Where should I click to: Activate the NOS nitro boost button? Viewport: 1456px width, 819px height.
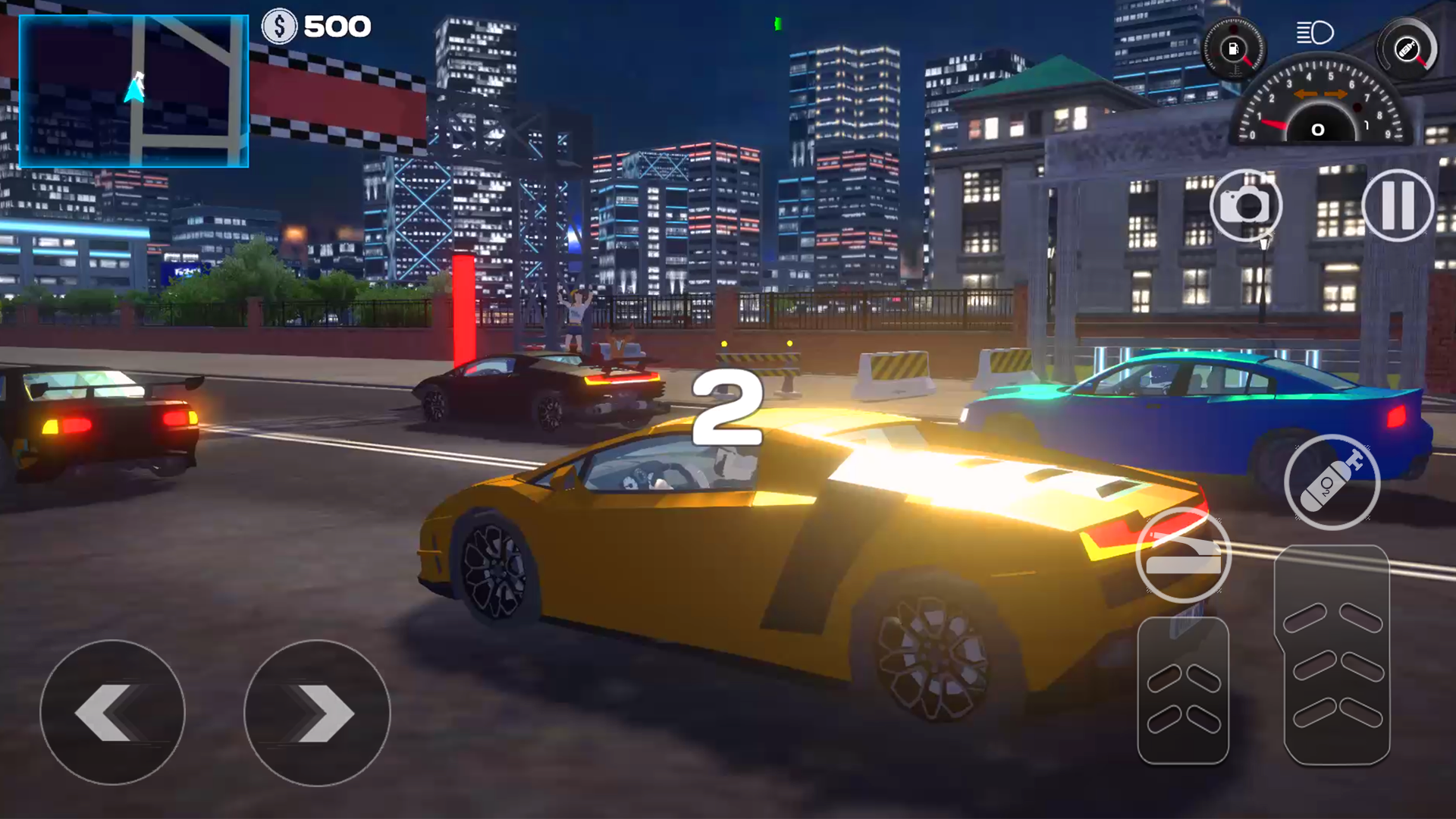click(1333, 483)
